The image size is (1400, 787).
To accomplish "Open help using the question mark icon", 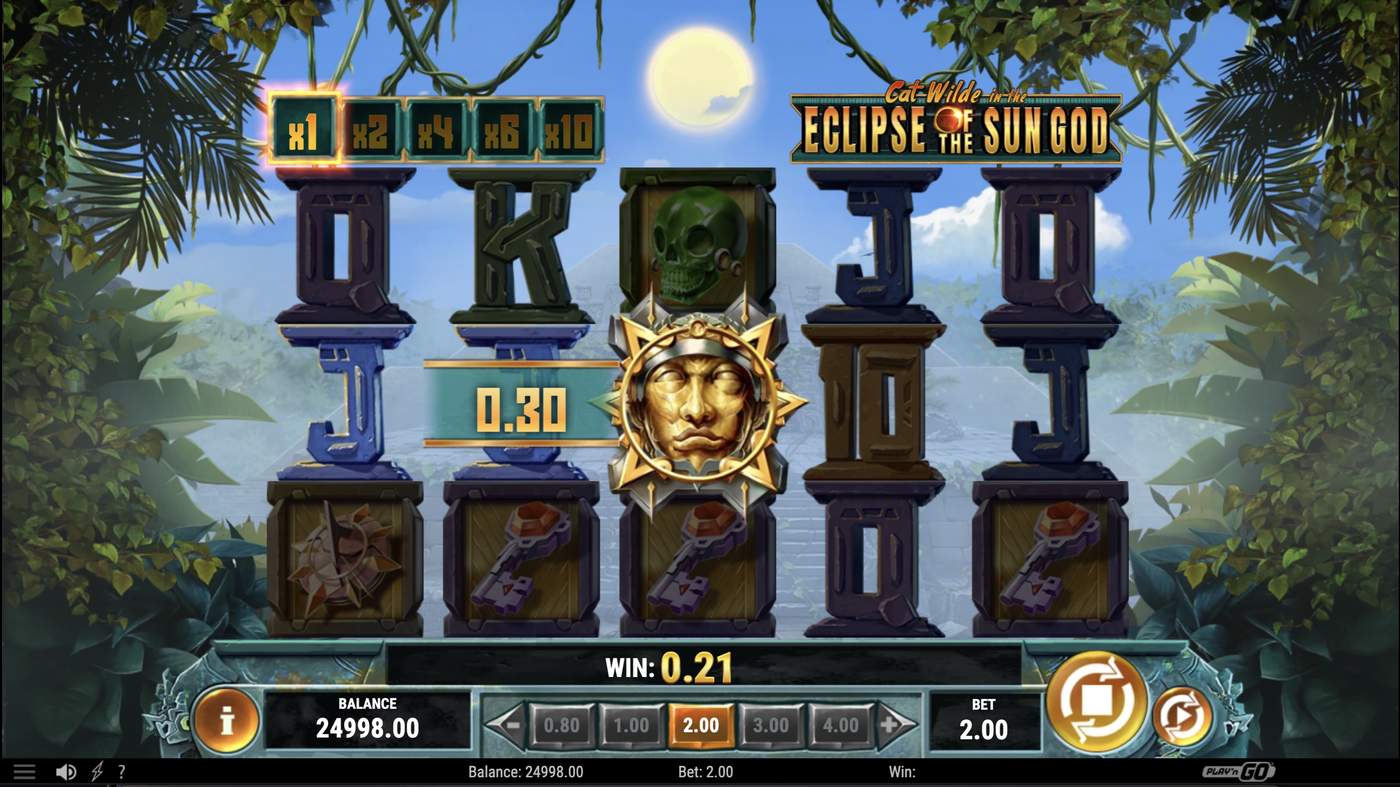I will pyautogui.click(x=122, y=770).
